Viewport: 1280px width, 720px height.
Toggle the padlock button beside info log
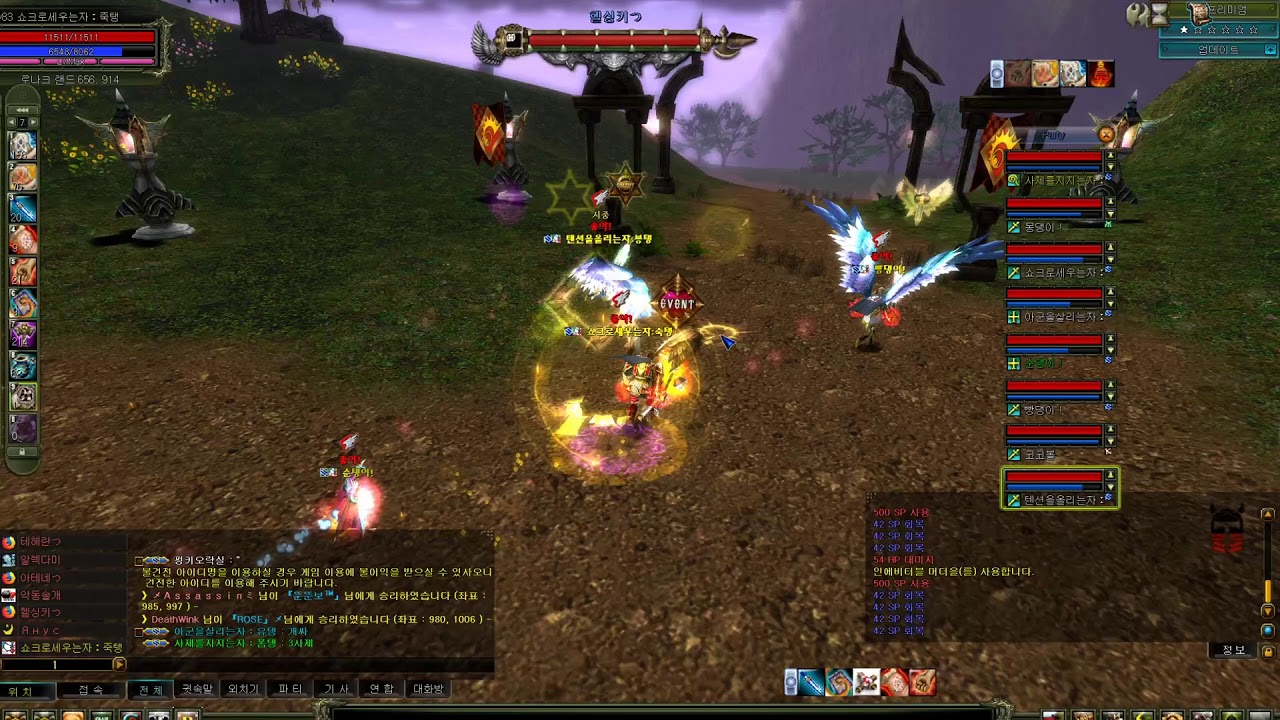pyautogui.click(x=1267, y=651)
